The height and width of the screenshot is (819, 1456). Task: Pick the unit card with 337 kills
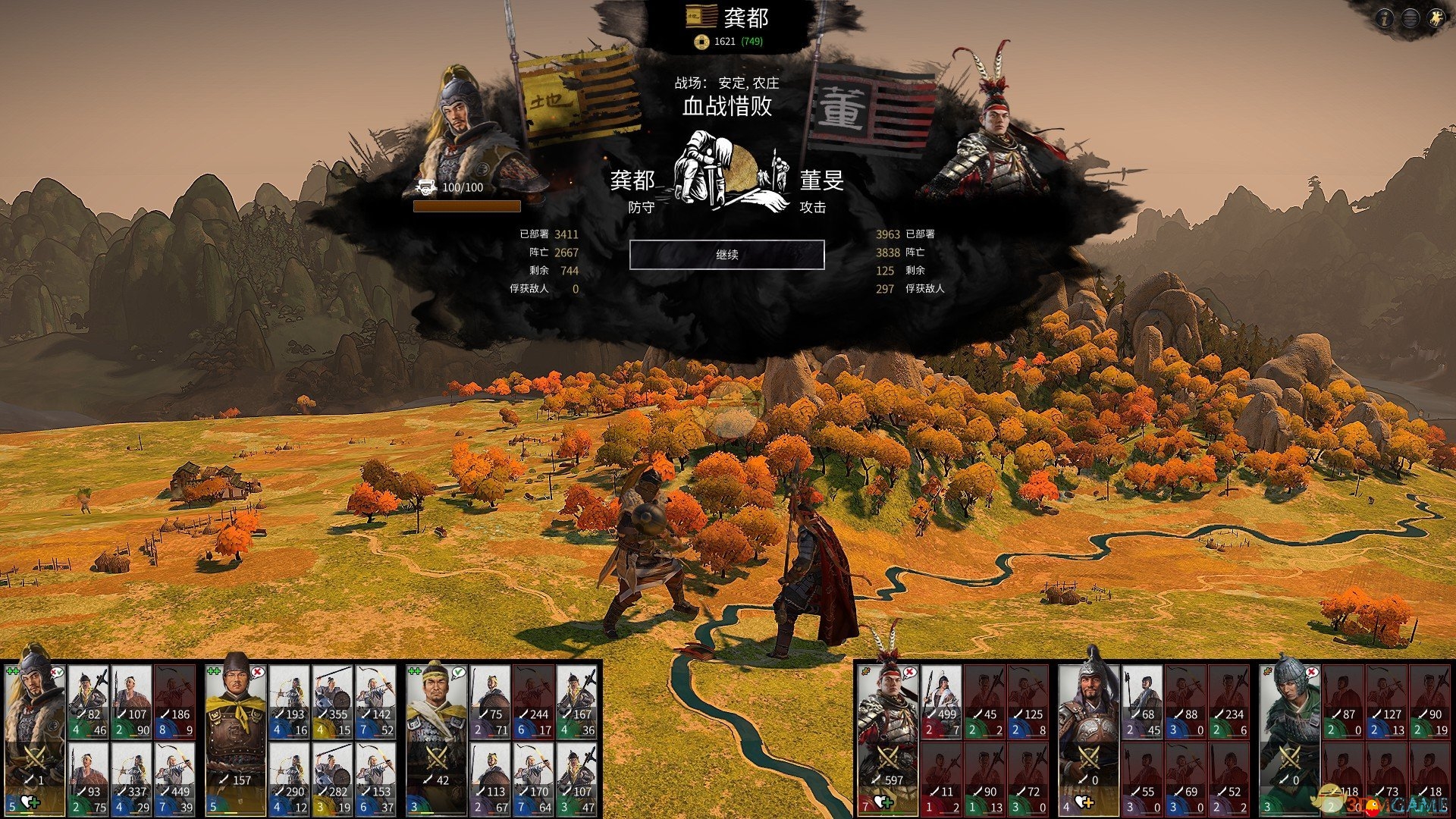[131, 777]
